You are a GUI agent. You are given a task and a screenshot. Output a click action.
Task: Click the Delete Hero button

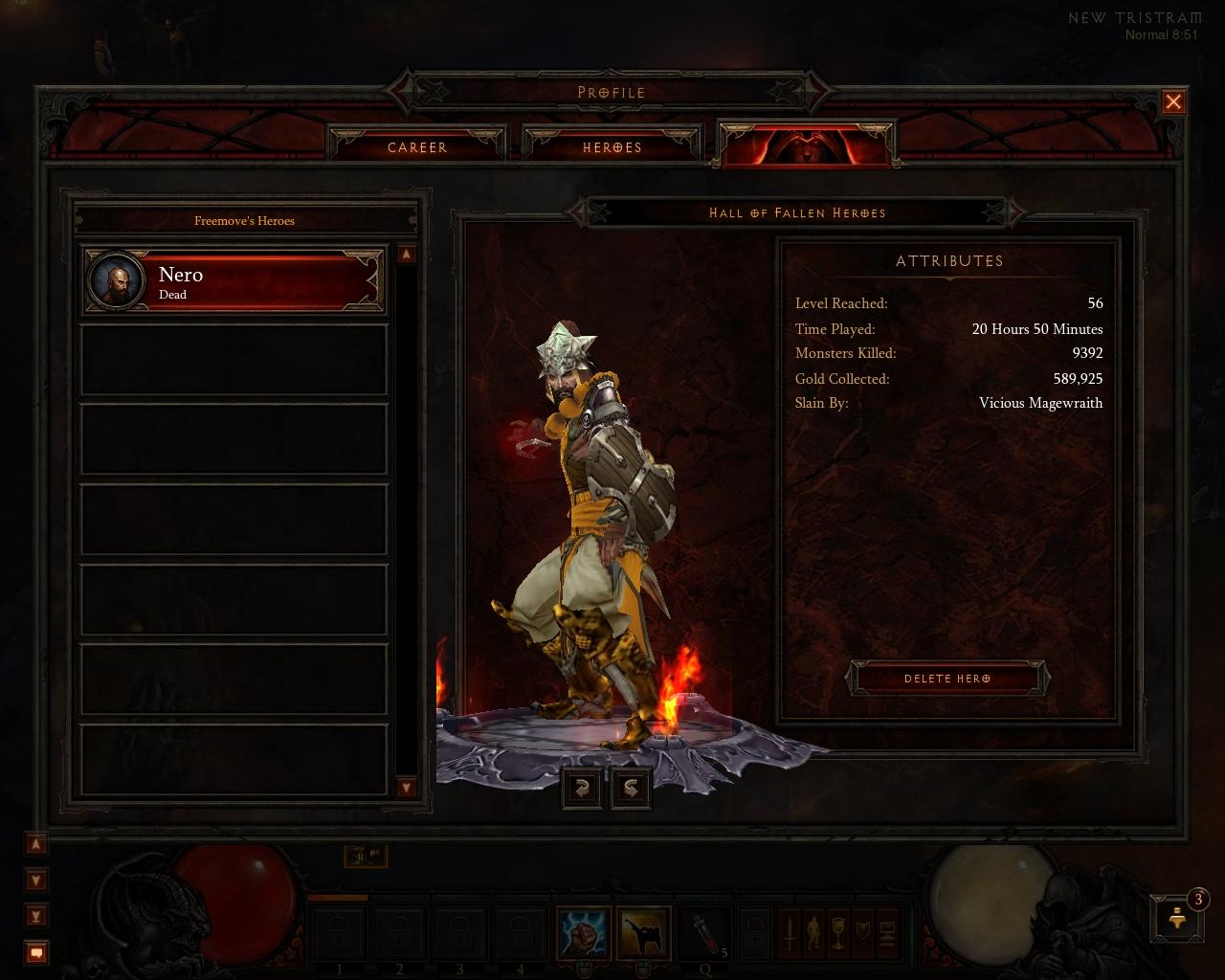point(947,679)
